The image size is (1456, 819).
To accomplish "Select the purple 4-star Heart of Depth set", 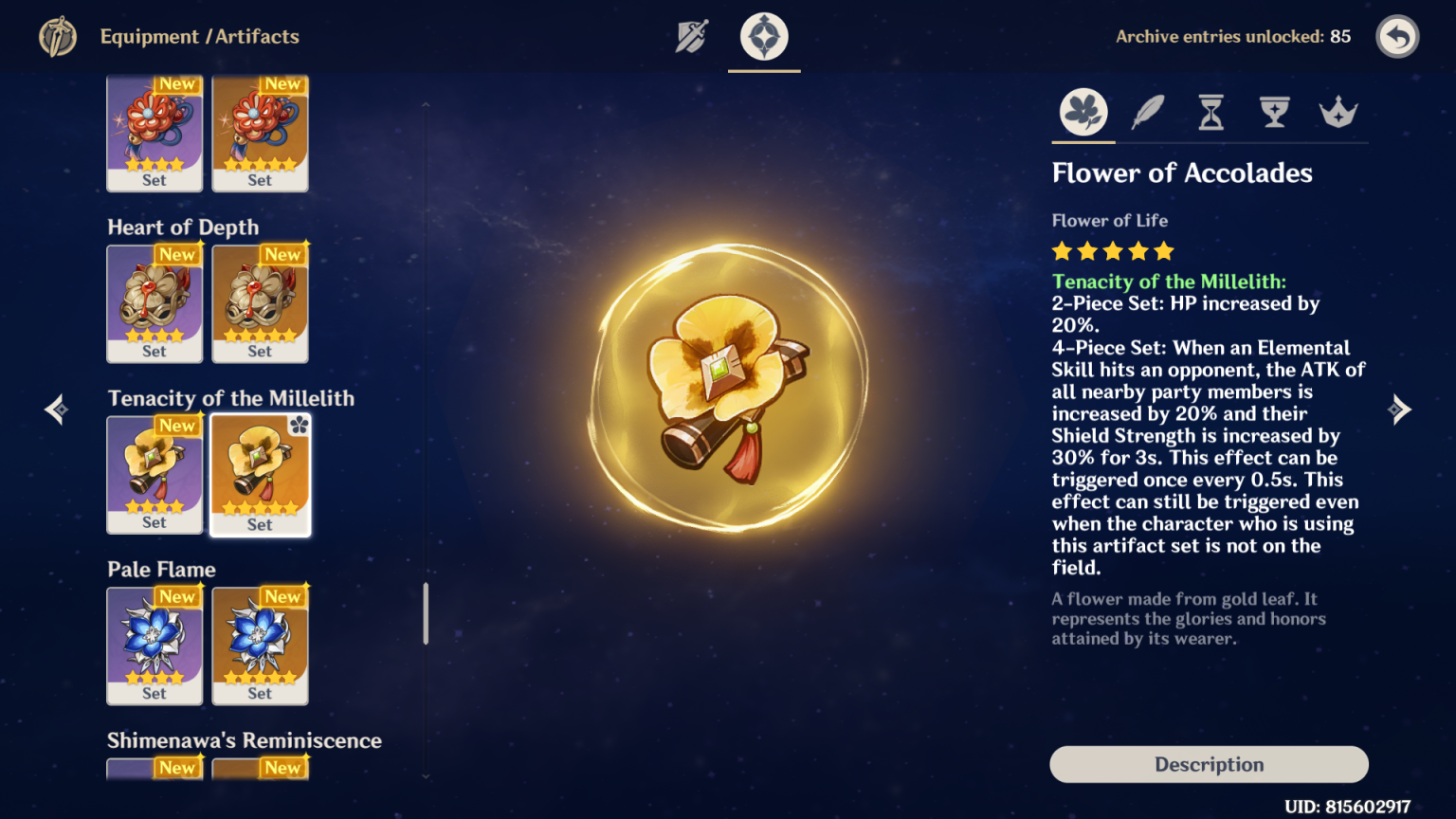I will point(155,303).
